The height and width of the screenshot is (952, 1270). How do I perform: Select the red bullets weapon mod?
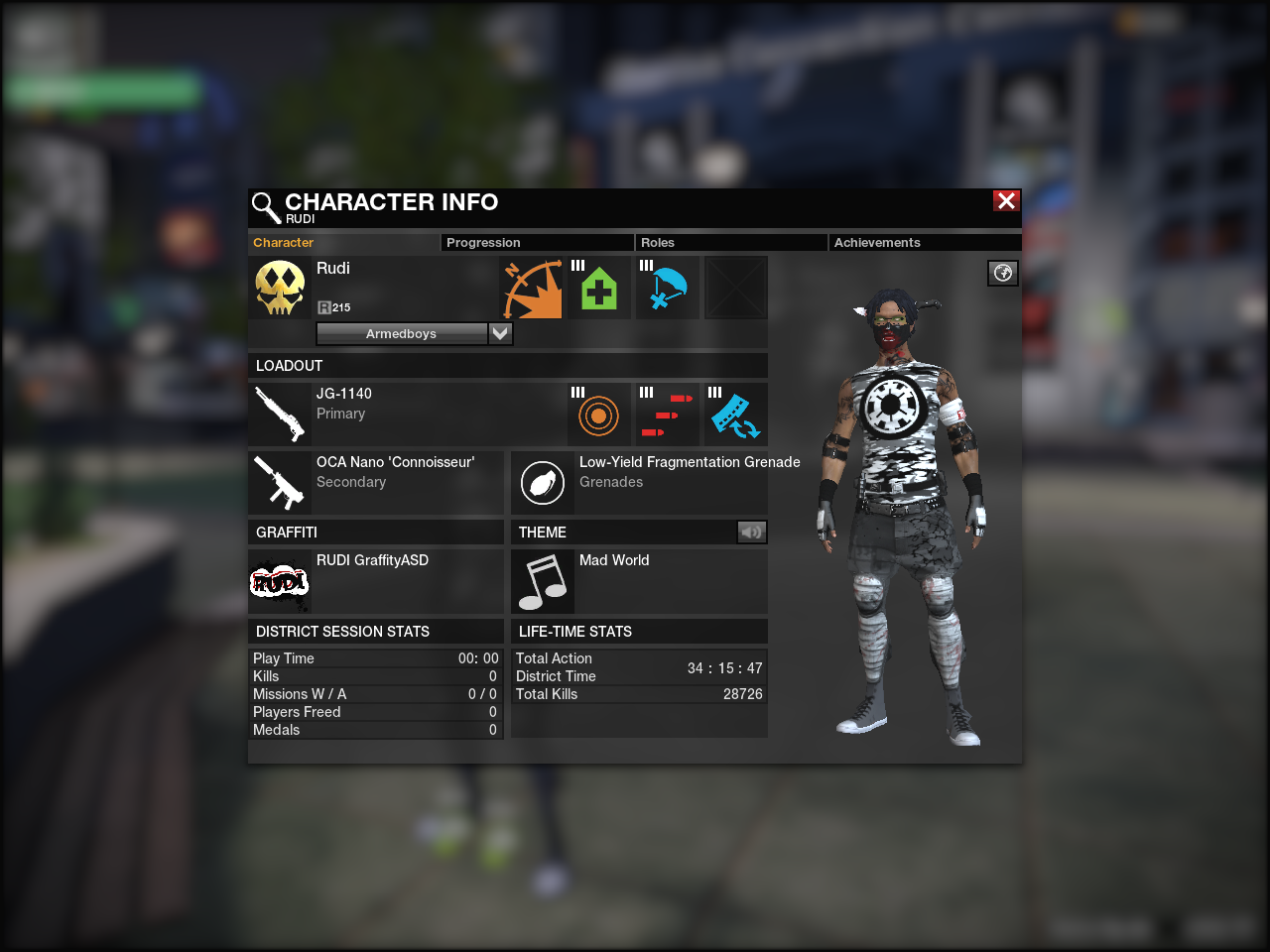(668, 416)
